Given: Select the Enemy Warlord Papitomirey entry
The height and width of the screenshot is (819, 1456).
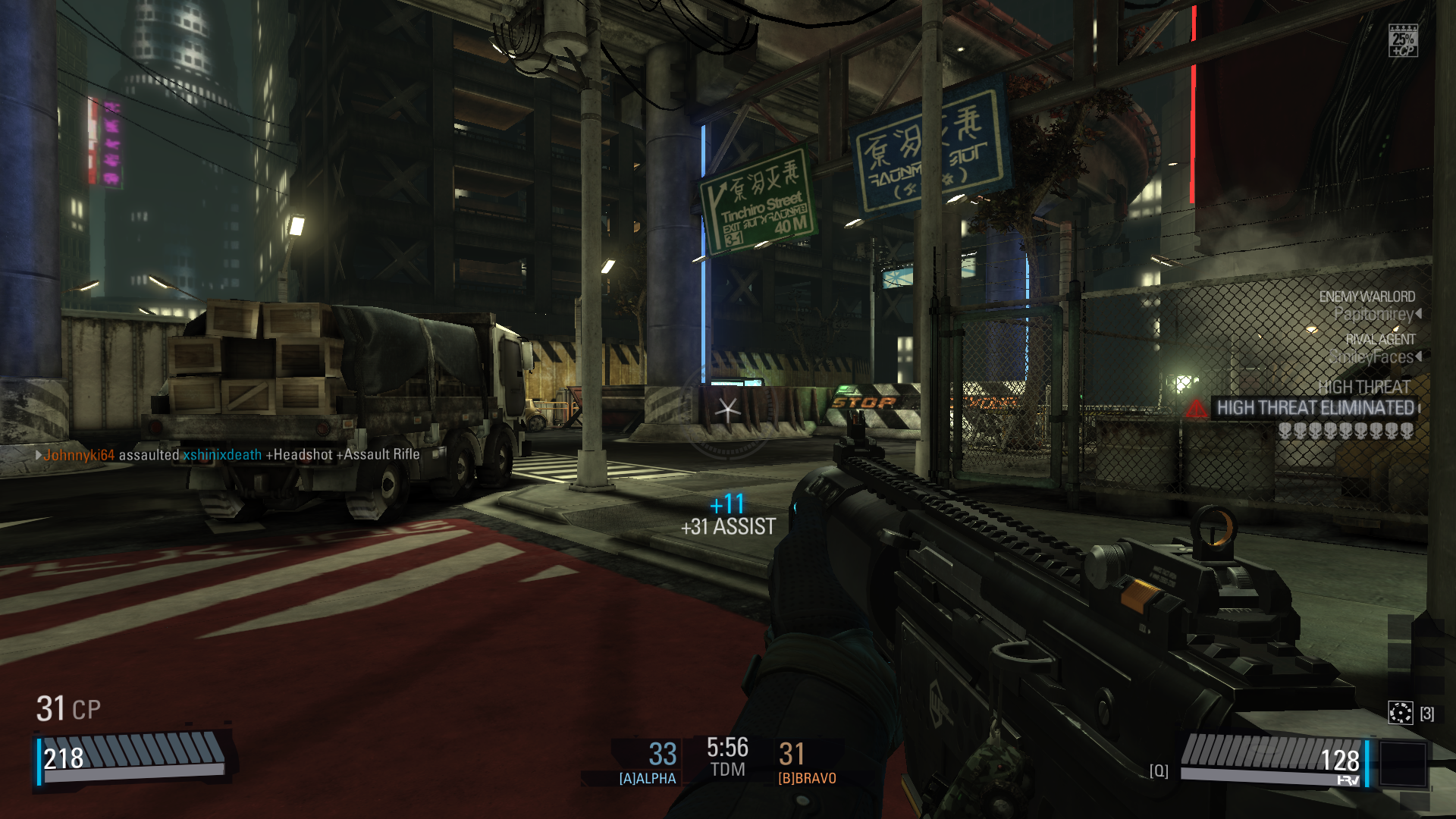Looking at the screenshot, I should point(1369,306).
